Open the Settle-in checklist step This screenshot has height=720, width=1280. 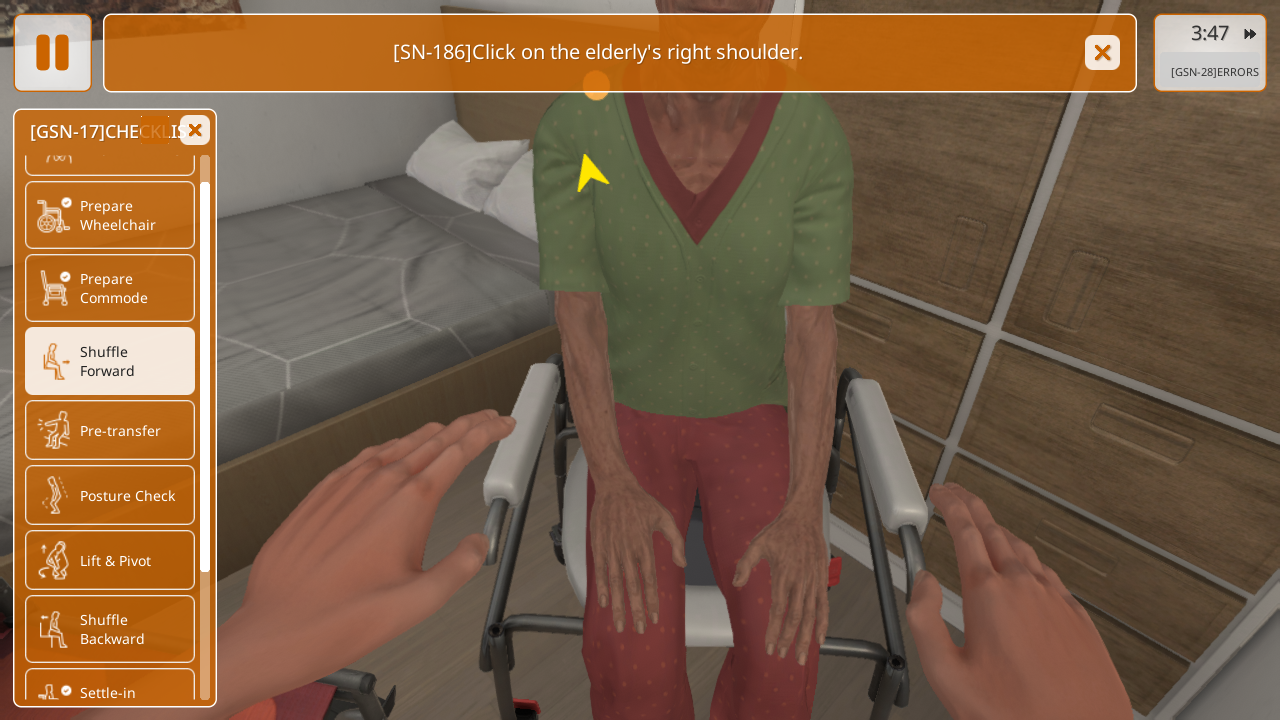coord(110,690)
